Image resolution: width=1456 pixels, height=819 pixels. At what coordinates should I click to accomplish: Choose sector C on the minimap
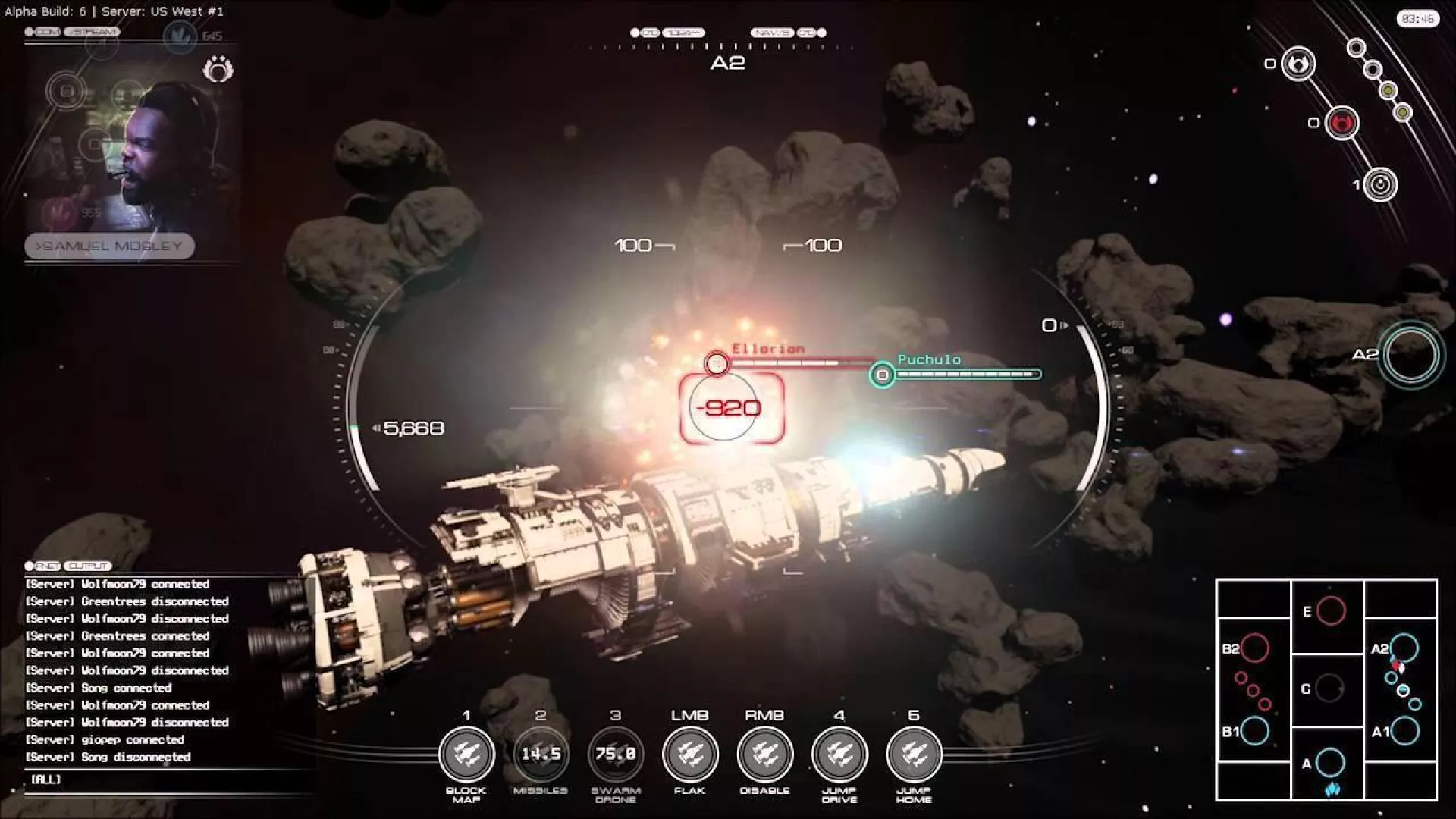pos(1329,689)
